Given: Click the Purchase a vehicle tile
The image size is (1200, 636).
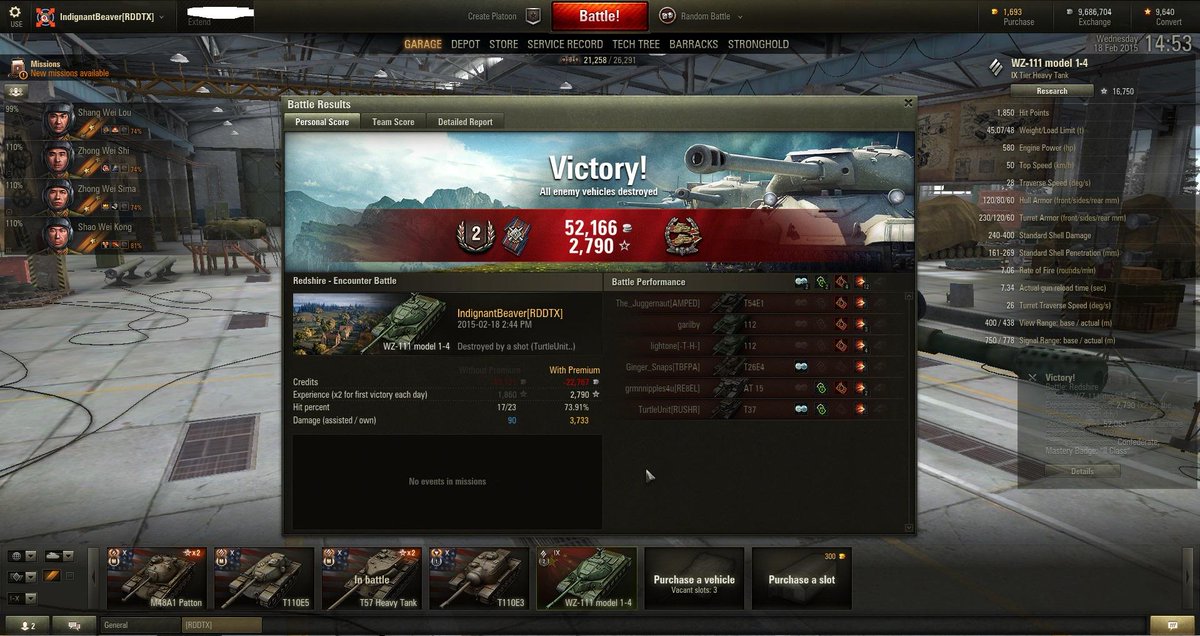Looking at the screenshot, I should click(694, 578).
